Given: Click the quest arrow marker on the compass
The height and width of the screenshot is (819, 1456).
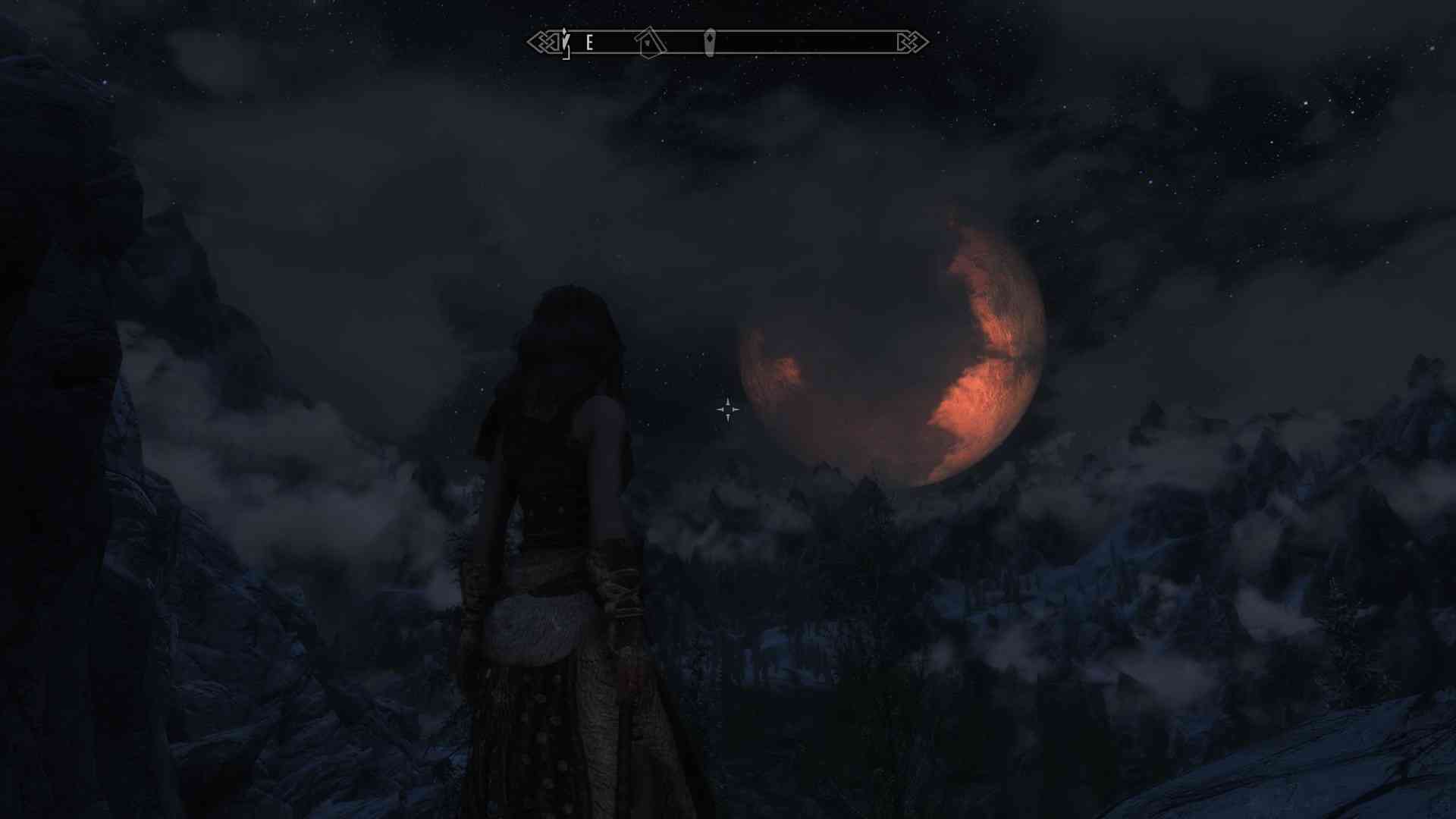Looking at the screenshot, I should tap(565, 42).
